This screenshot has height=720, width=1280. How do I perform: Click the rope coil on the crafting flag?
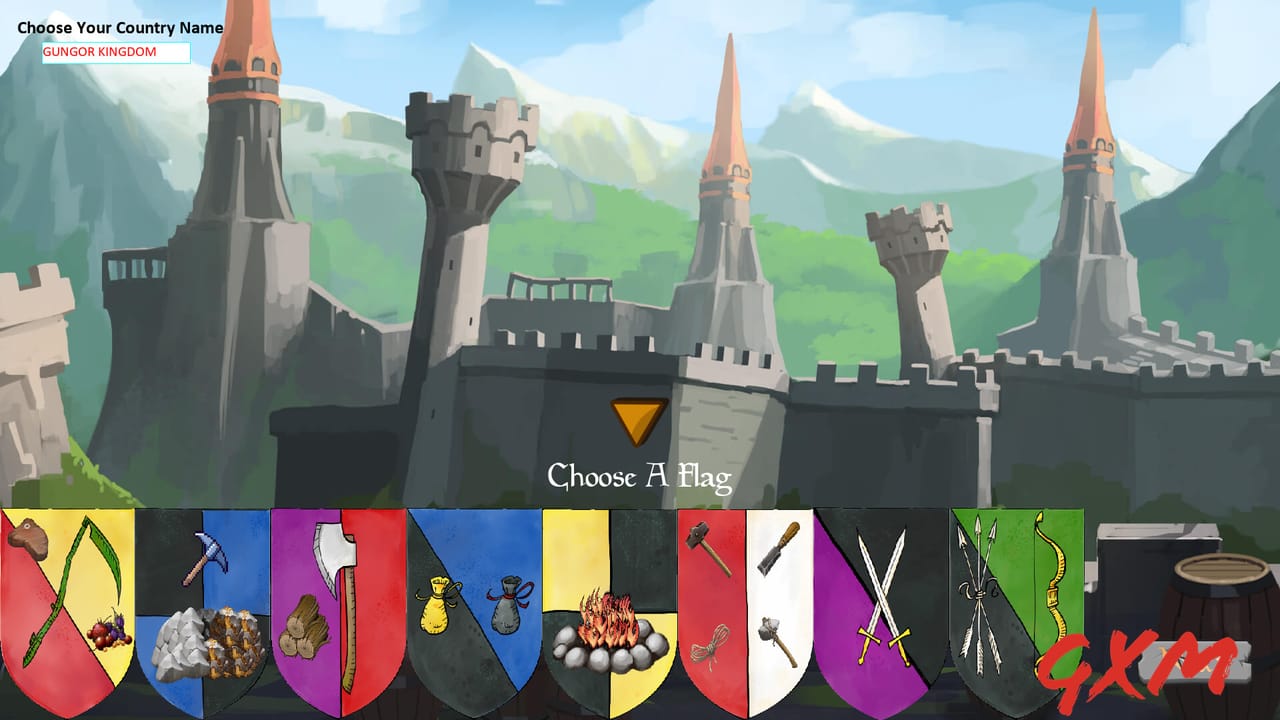pos(710,645)
